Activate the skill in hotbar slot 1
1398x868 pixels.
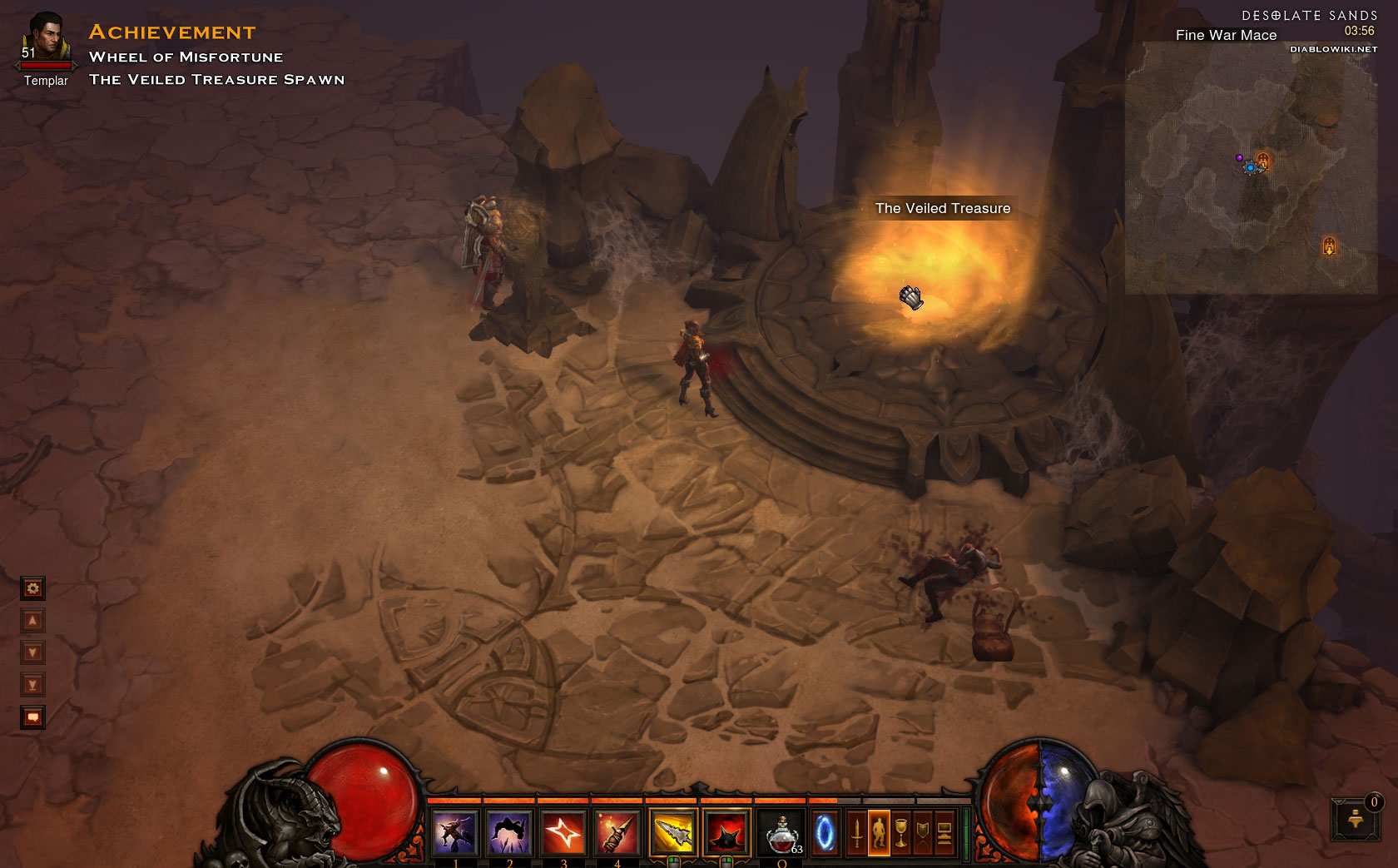point(455,832)
